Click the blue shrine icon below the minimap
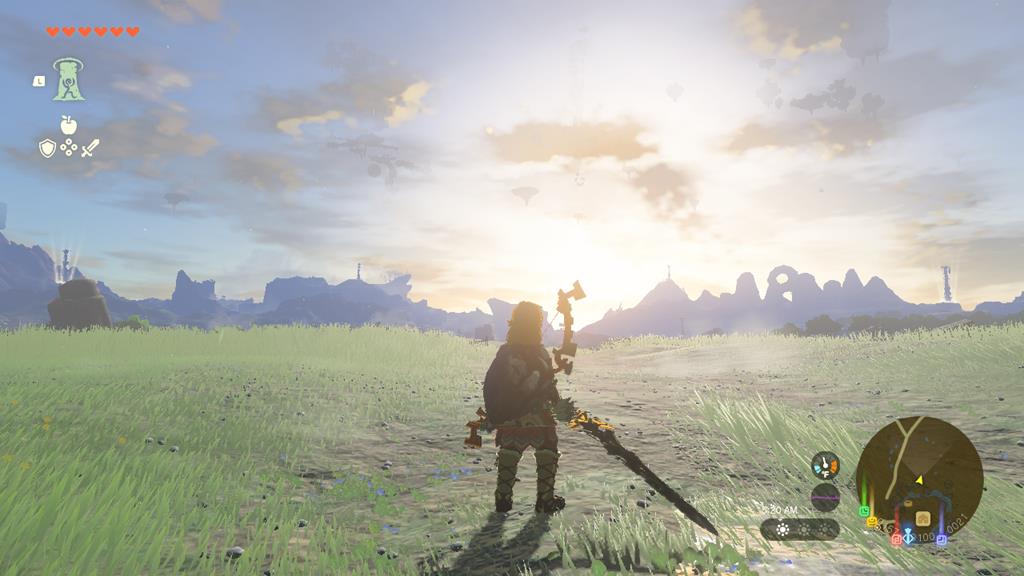 pos(908,537)
